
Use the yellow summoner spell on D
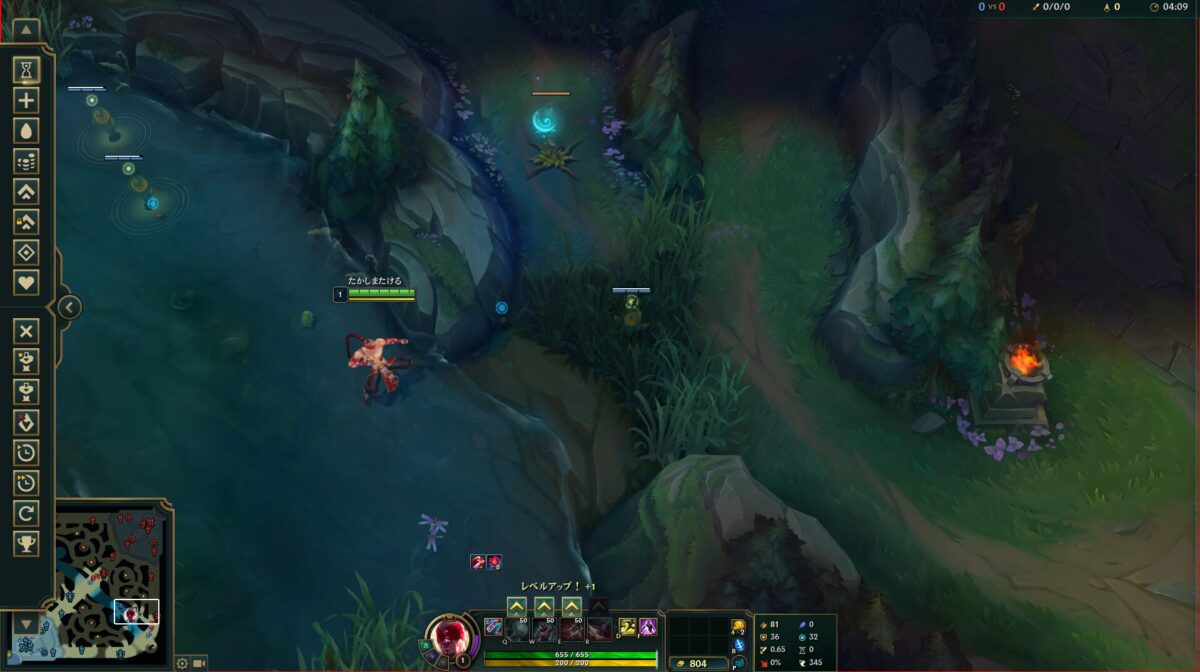627,628
